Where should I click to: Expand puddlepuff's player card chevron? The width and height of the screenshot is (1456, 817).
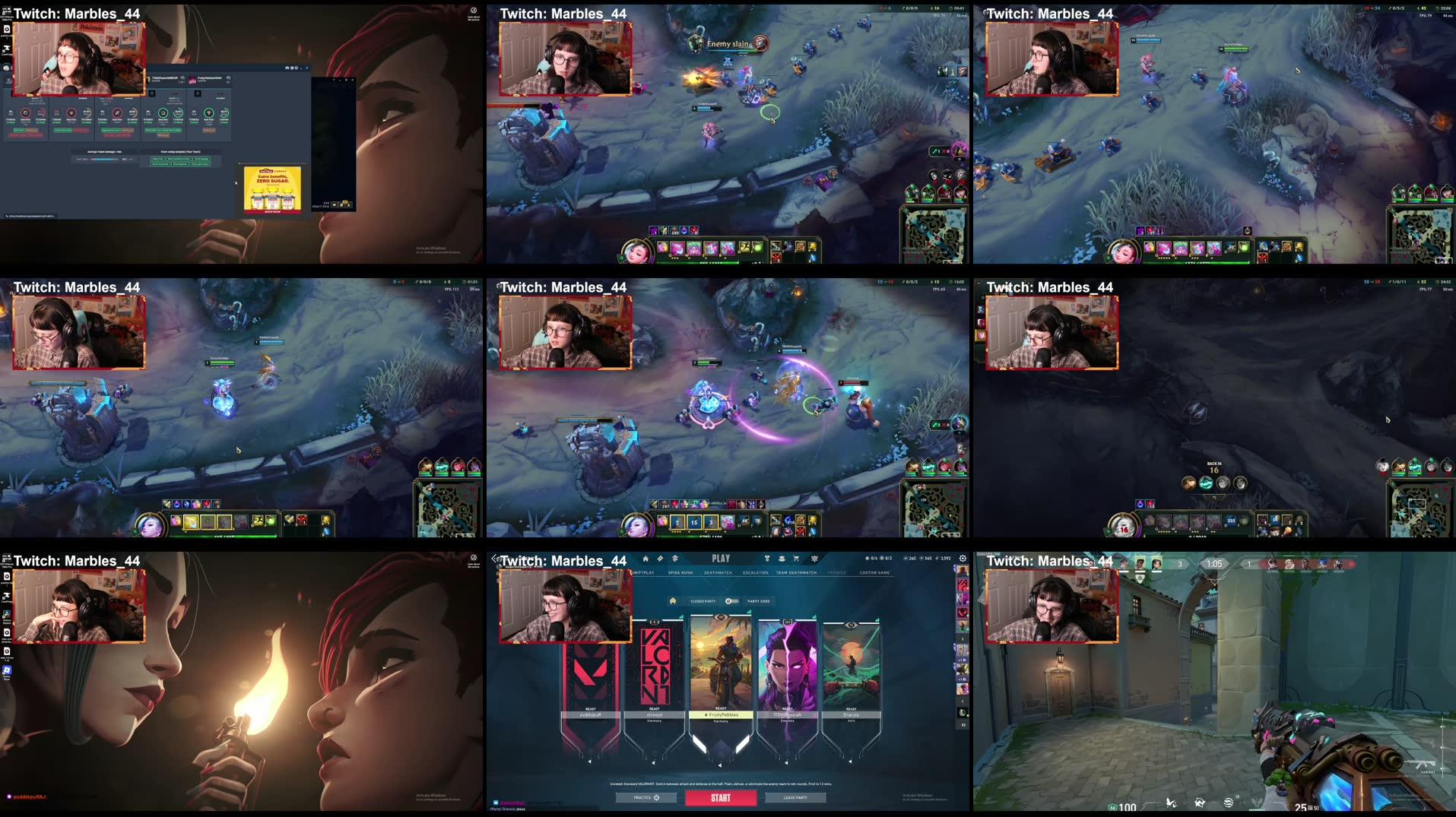tap(590, 762)
